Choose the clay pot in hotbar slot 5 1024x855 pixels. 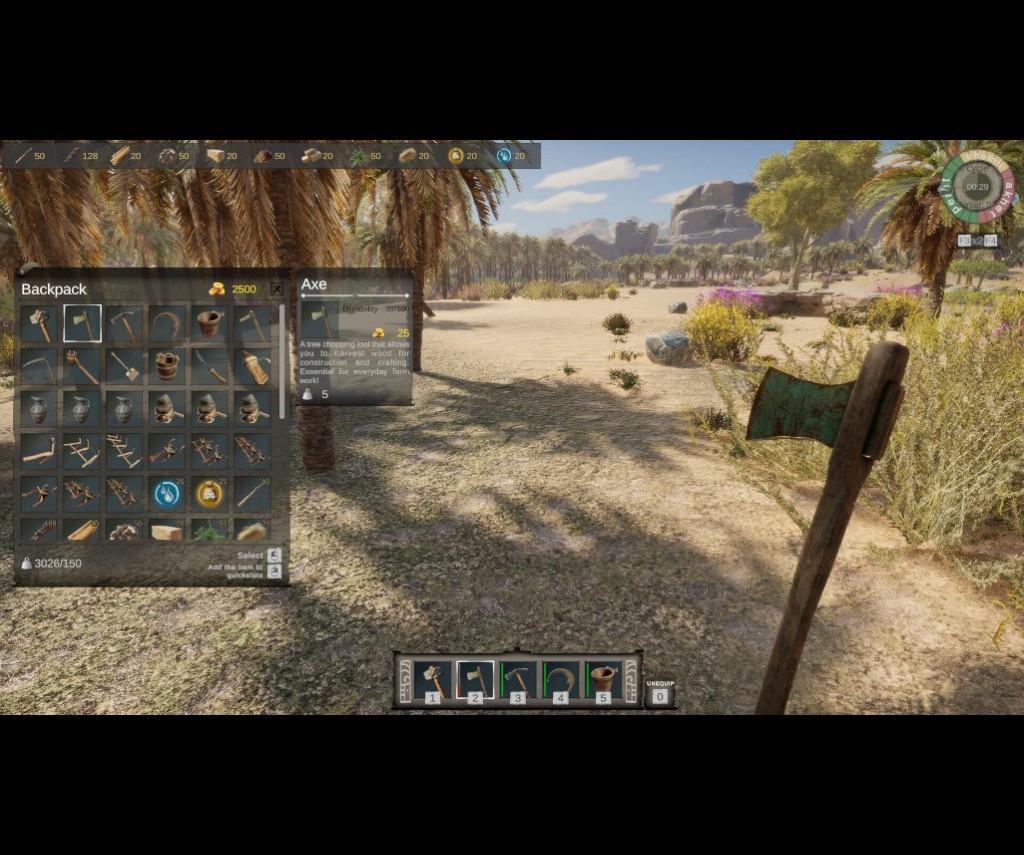[x=602, y=680]
